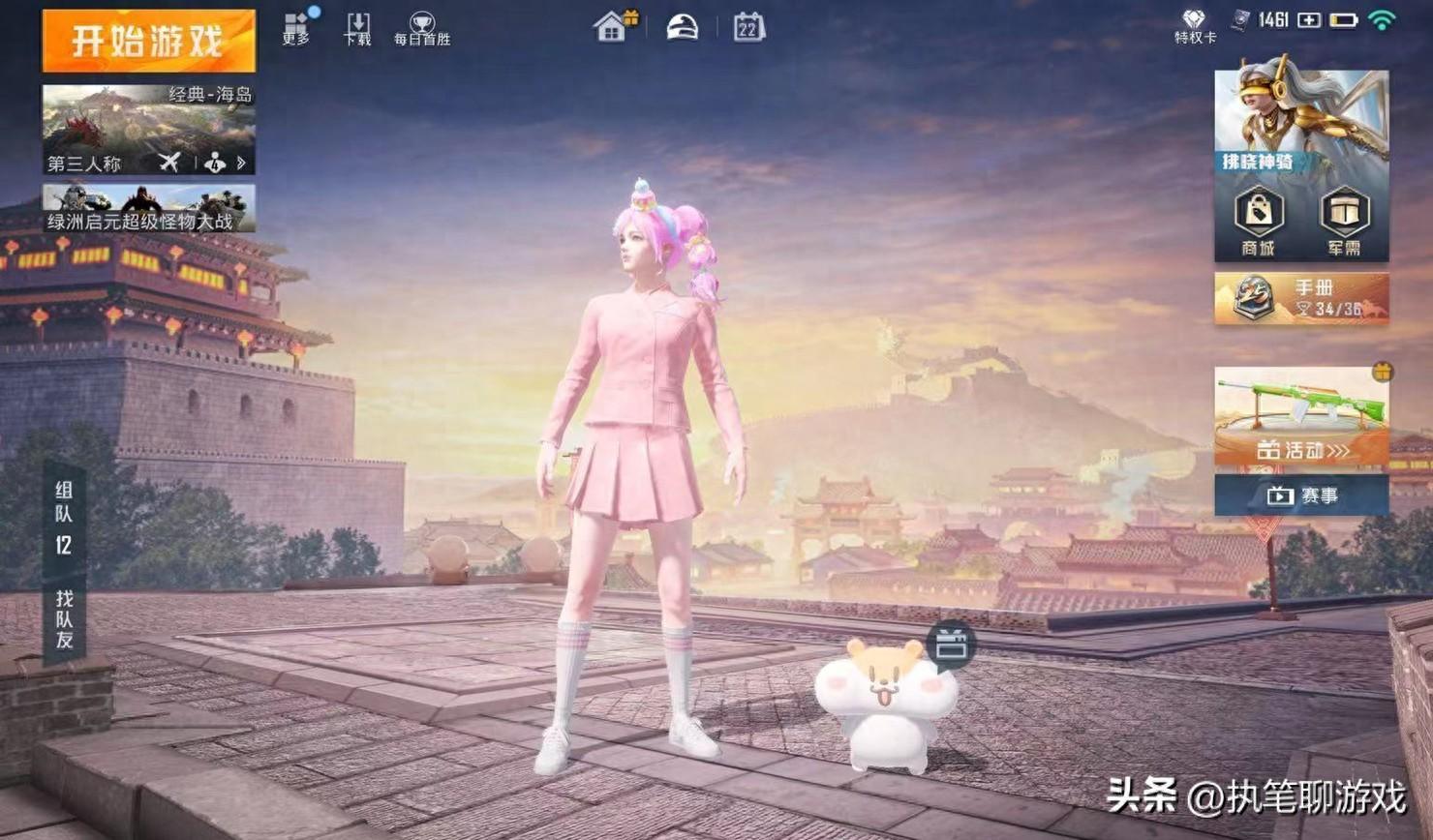This screenshot has height=840, width=1433.
Task: Tap the hamster pet's speech bubble icon
Action: (951, 645)
